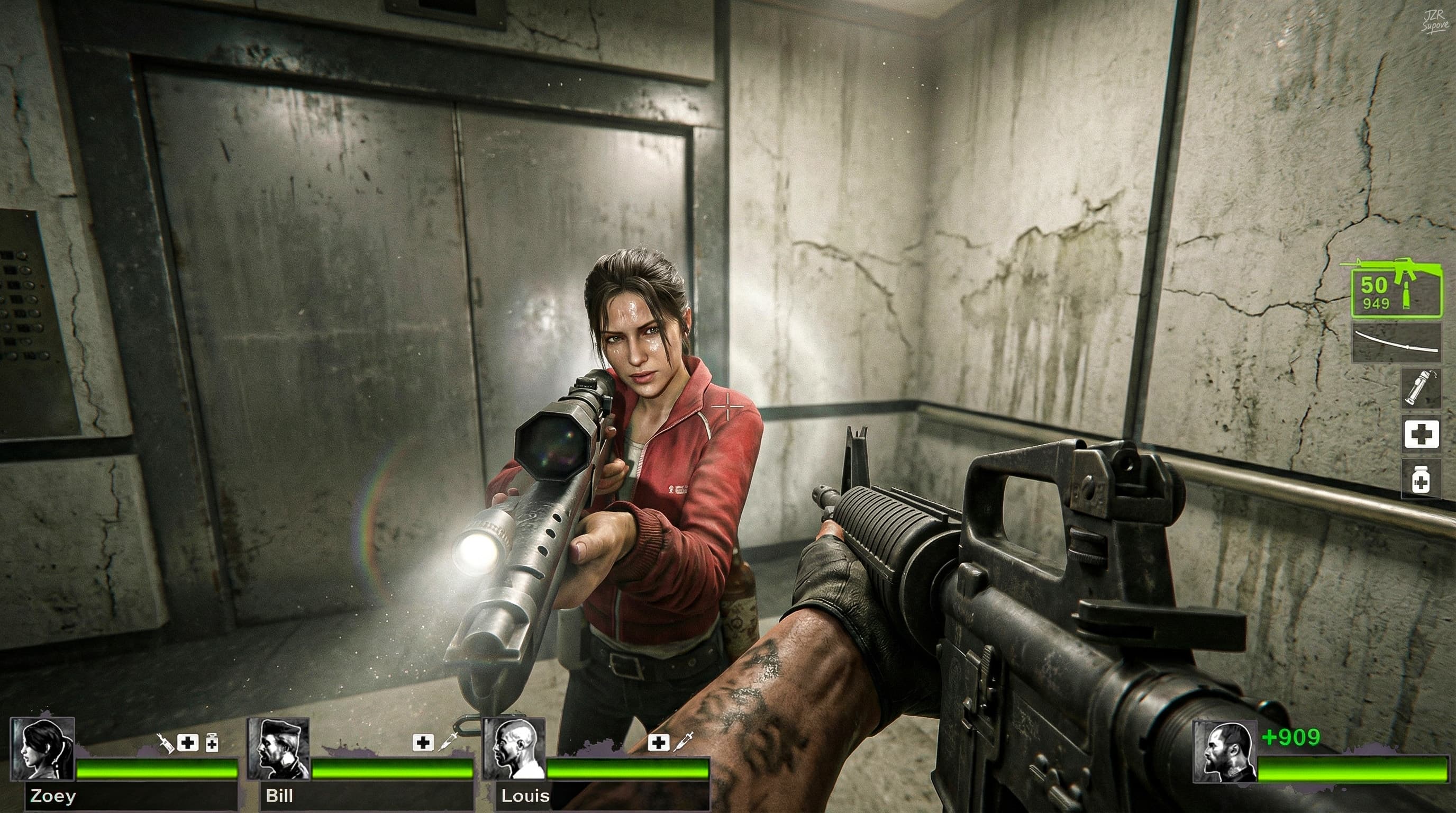
Task: Click the Louis name label
Action: click(x=525, y=797)
